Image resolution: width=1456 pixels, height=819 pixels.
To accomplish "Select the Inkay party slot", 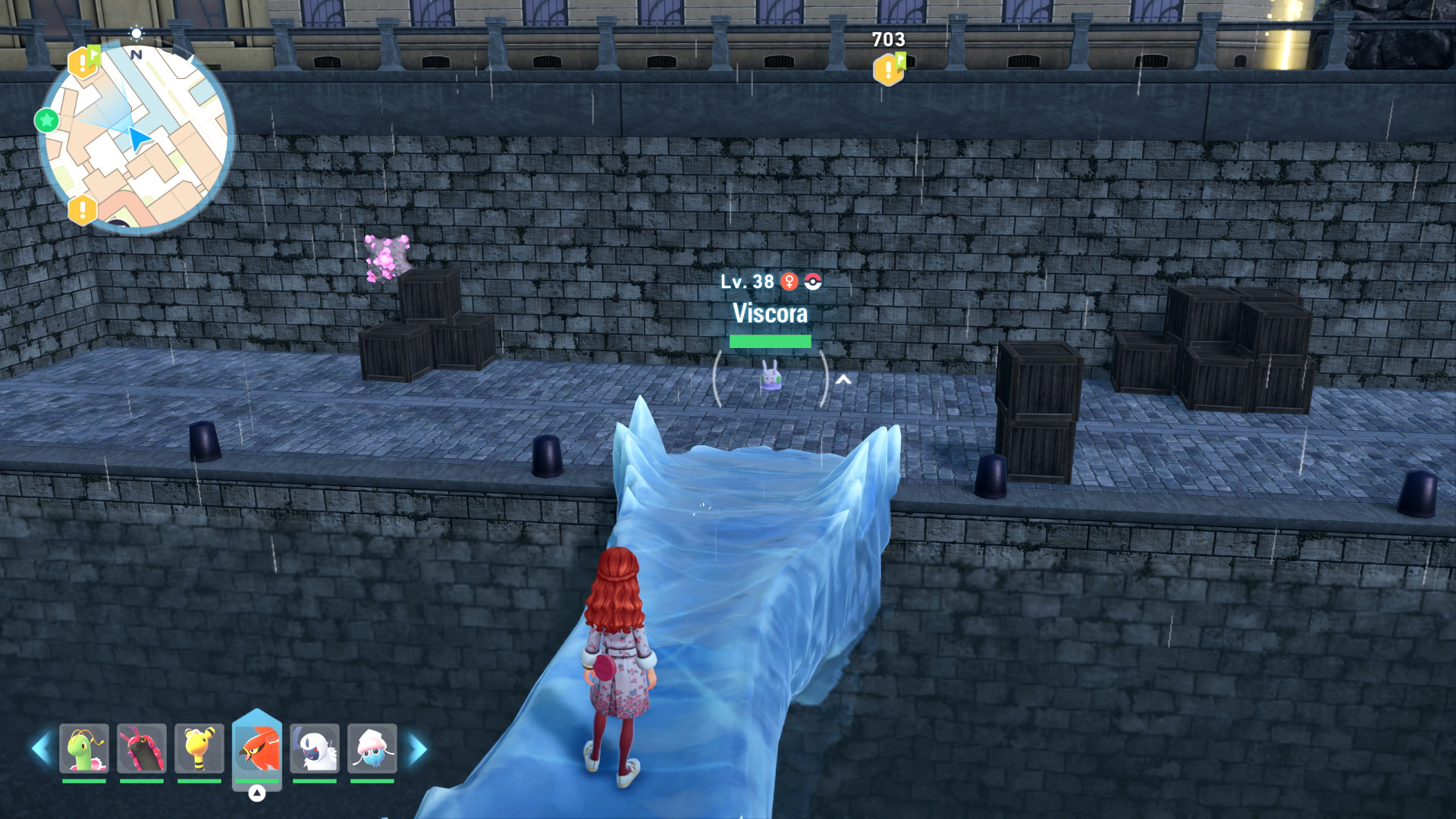I will [x=372, y=749].
